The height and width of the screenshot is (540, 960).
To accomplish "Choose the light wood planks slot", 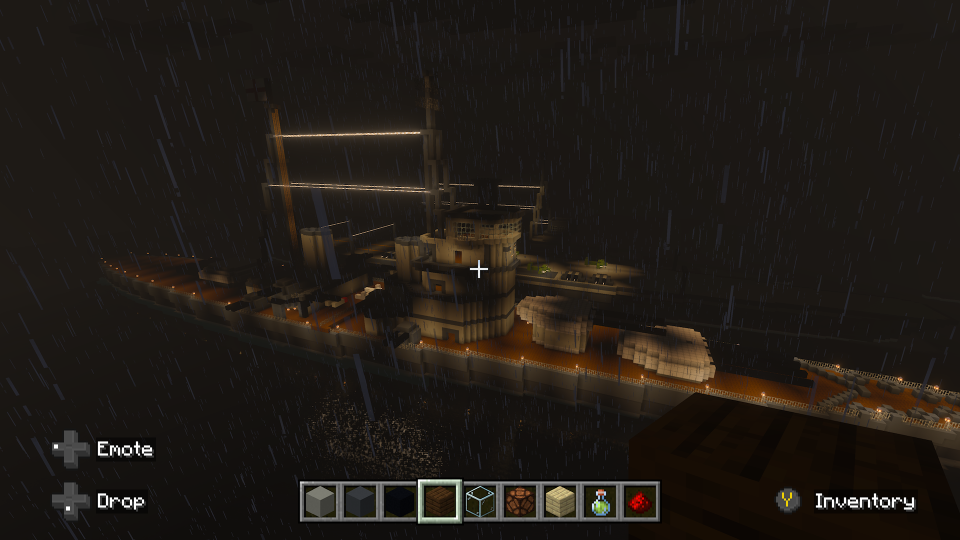I will pyautogui.click(x=560, y=501).
